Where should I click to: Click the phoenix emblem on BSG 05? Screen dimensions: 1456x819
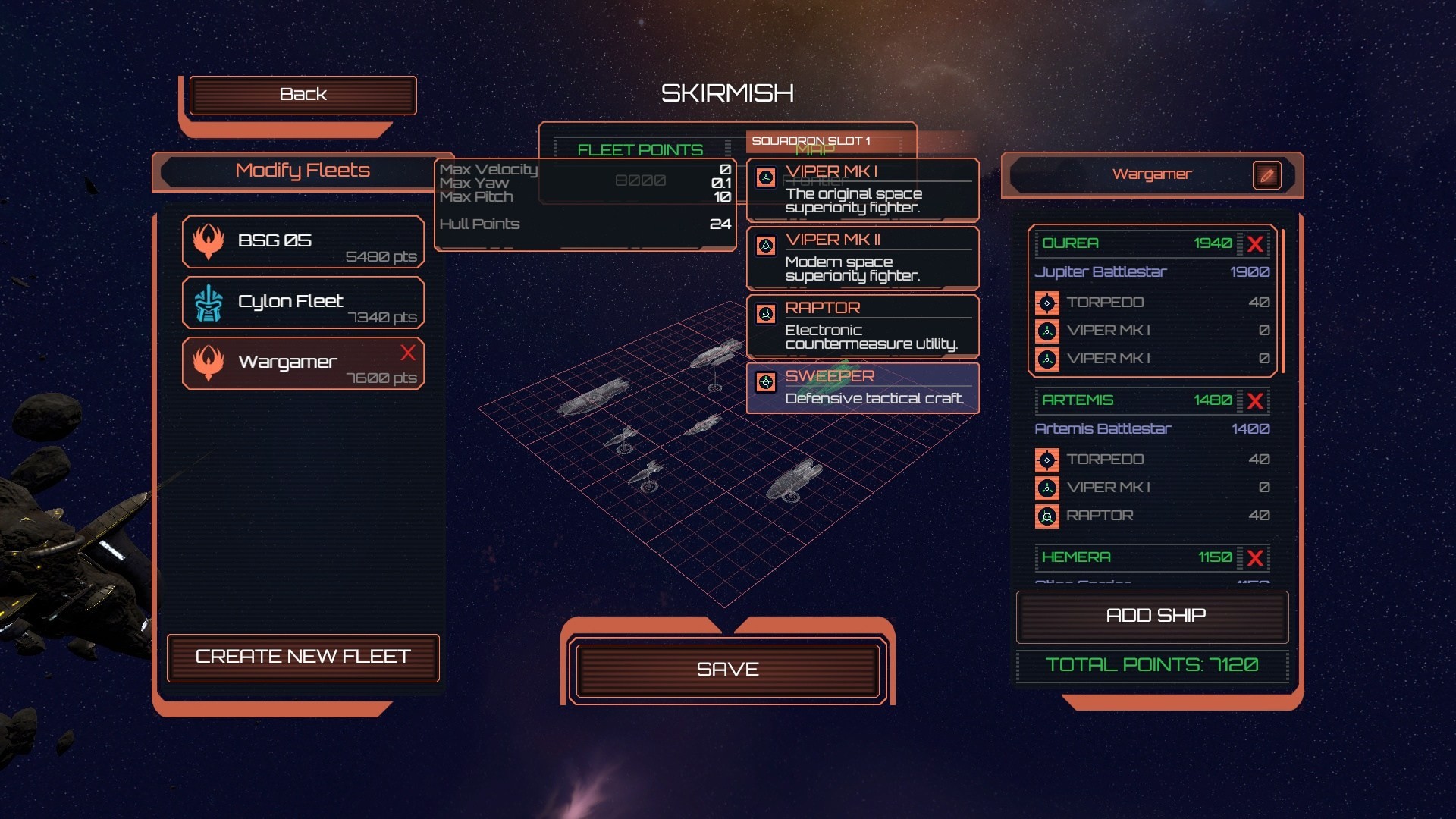point(210,243)
